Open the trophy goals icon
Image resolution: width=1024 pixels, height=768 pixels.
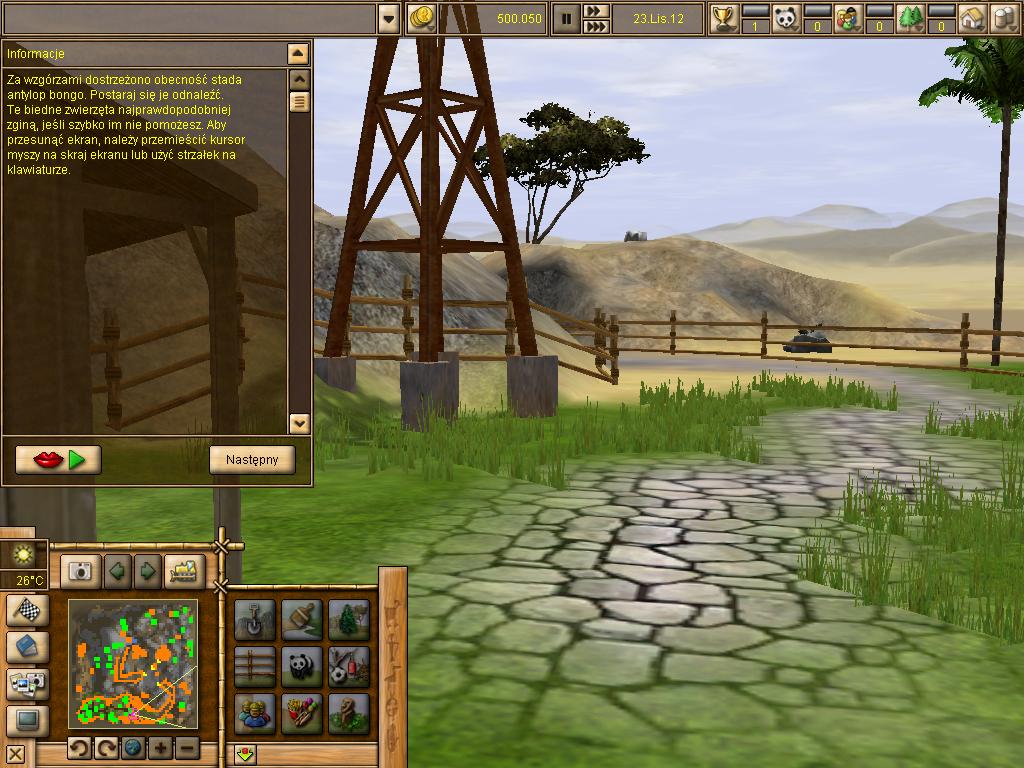coord(724,18)
